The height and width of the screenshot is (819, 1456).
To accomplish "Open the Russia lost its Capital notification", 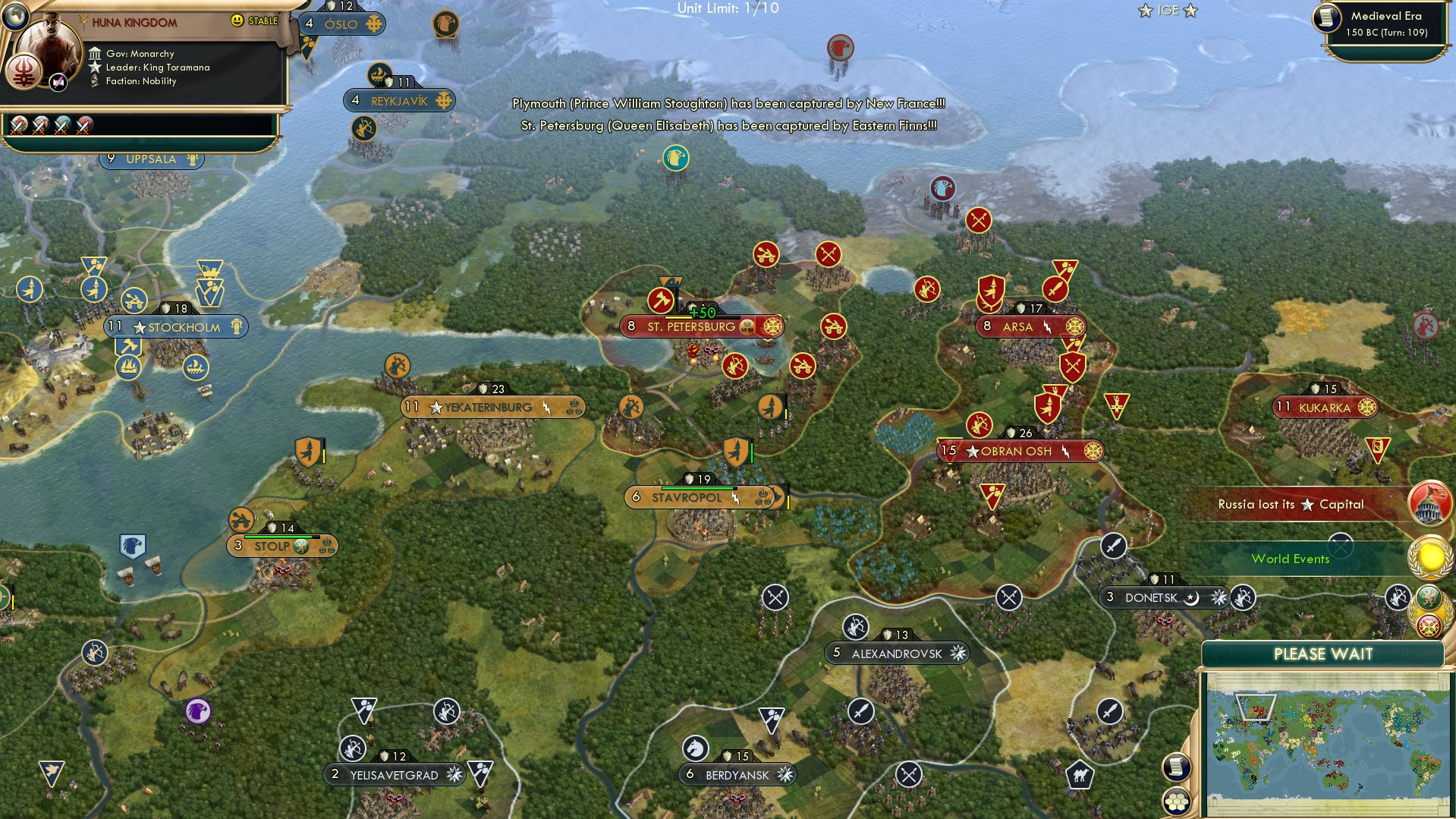I will tap(1429, 504).
